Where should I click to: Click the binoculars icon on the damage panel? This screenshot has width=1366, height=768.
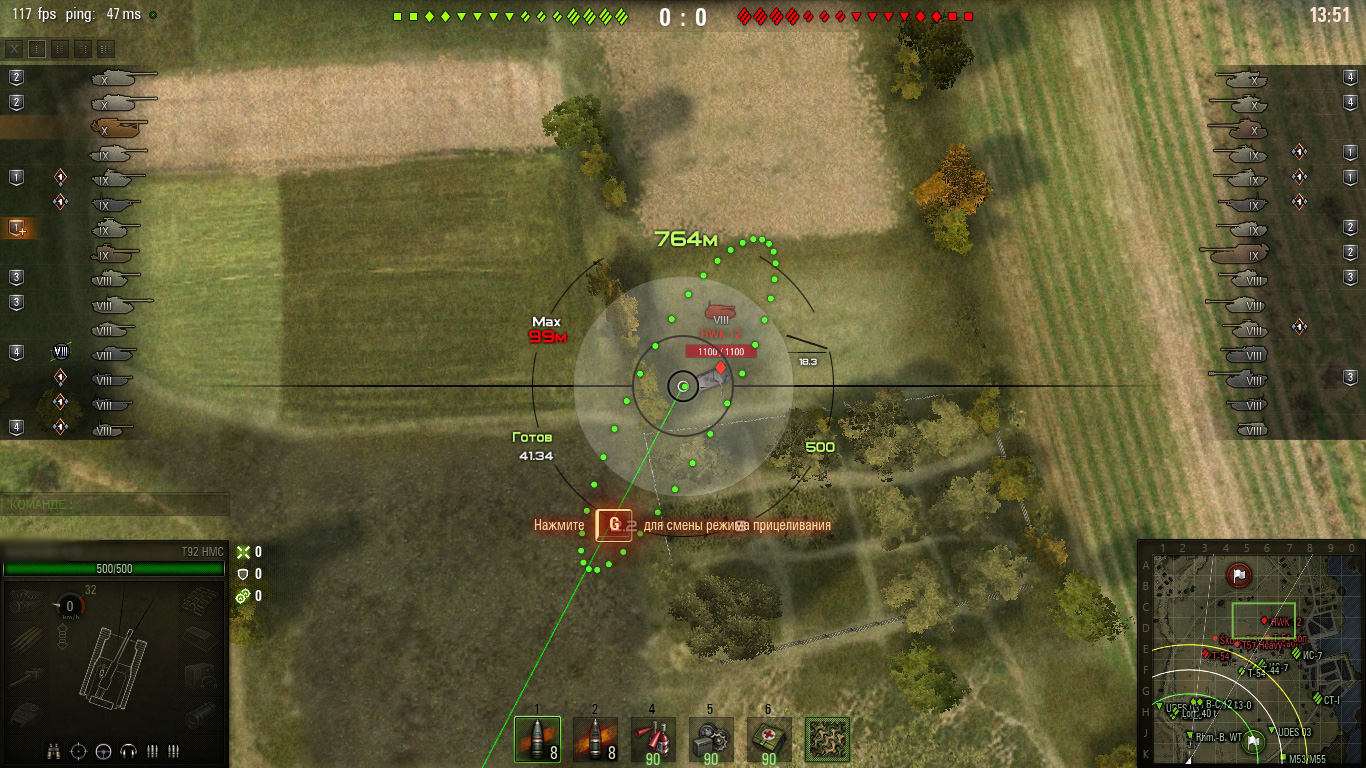pyautogui.click(x=54, y=752)
